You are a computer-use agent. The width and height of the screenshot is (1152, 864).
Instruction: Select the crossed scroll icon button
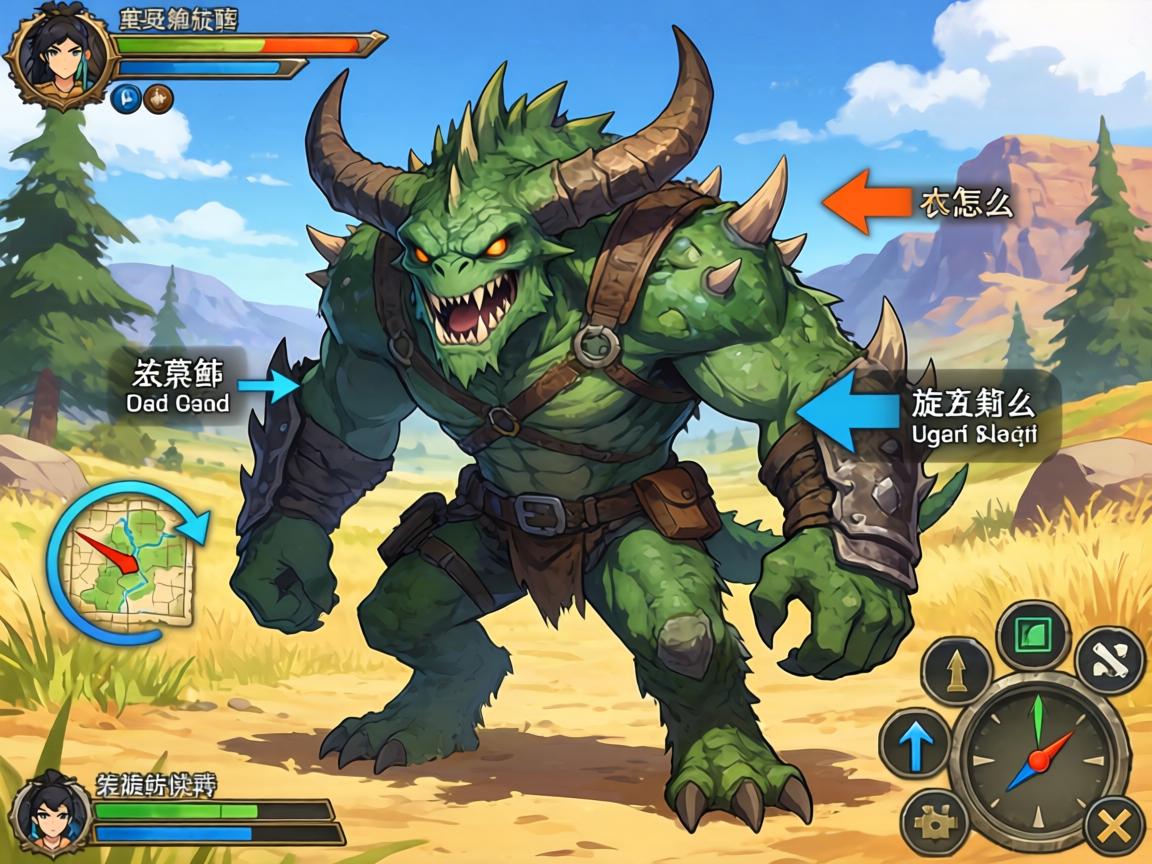pos(1109,660)
